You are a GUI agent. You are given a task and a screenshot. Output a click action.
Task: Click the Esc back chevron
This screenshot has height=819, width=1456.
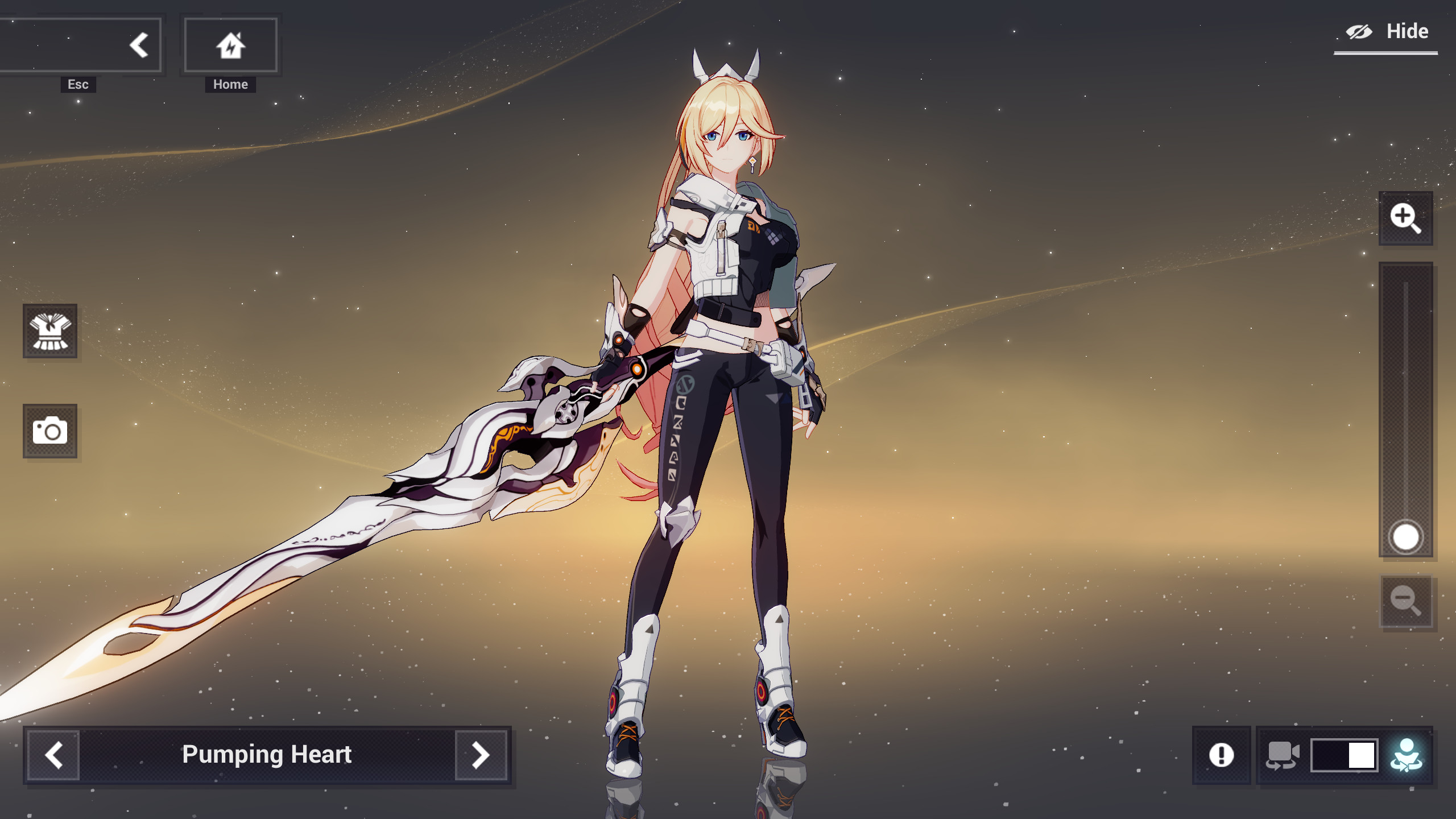(138, 44)
